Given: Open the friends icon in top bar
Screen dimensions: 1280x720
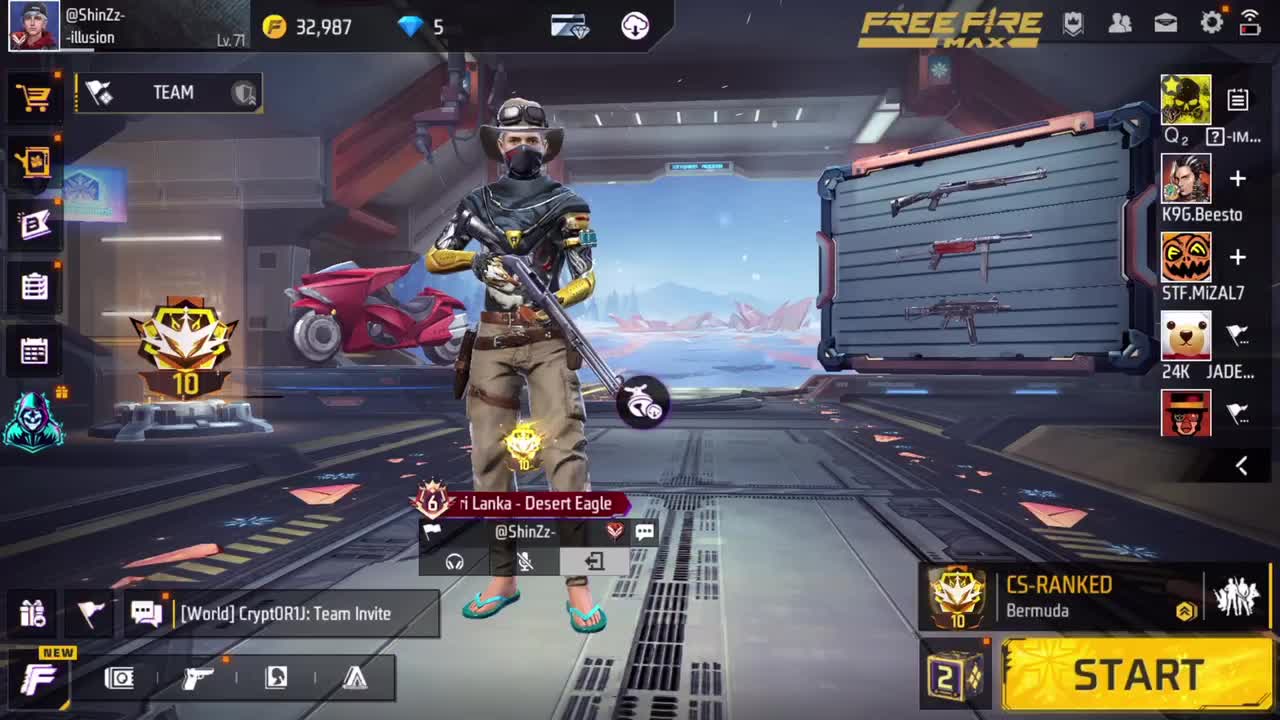Looking at the screenshot, I should point(1120,23).
